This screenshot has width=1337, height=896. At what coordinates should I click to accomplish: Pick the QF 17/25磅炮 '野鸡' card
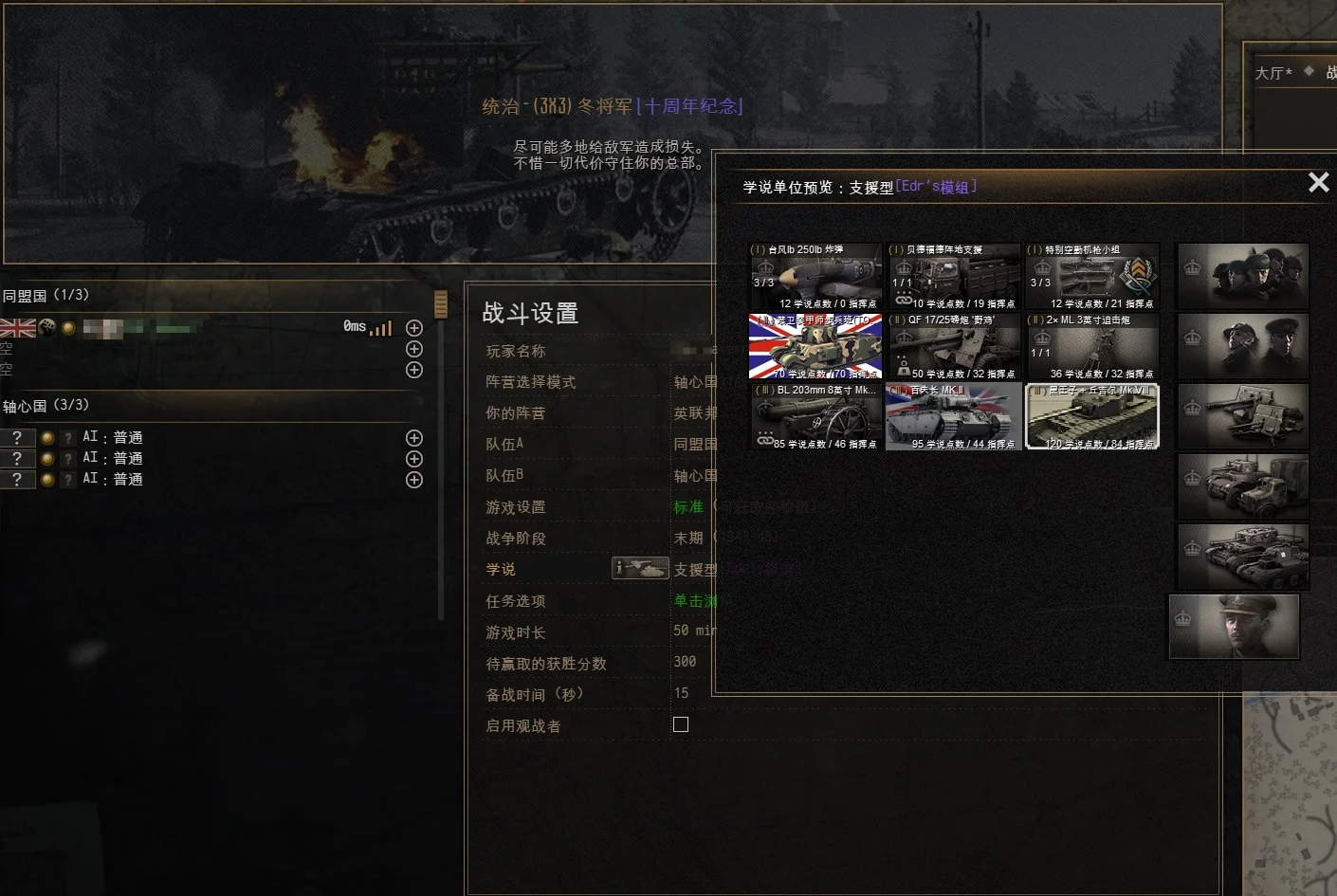(x=954, y=347)
